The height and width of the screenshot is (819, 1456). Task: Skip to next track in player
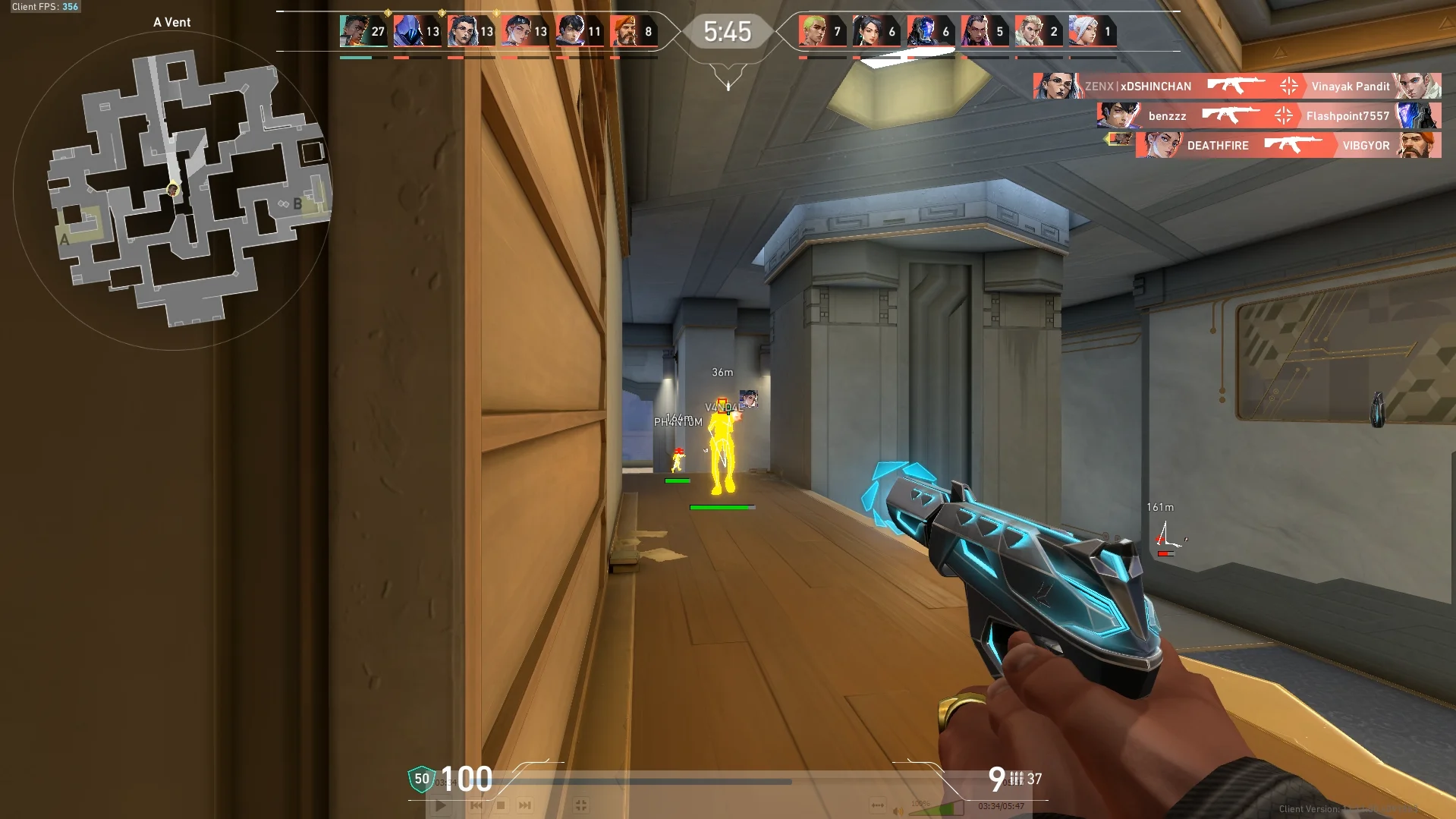(525, 805)
